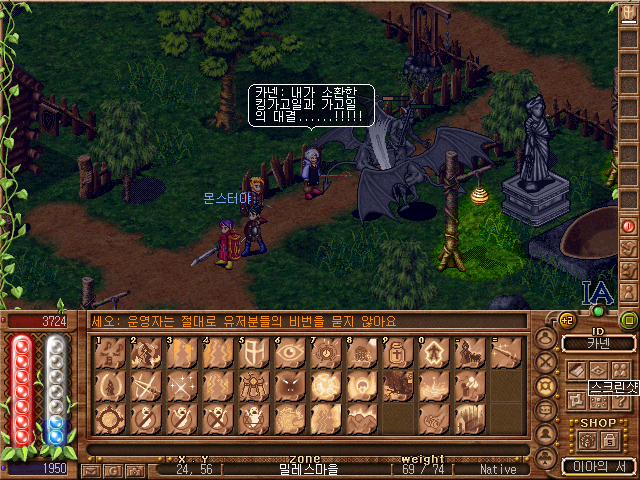Open the character profile round button

pyautogui.click(x=546, y=339)
